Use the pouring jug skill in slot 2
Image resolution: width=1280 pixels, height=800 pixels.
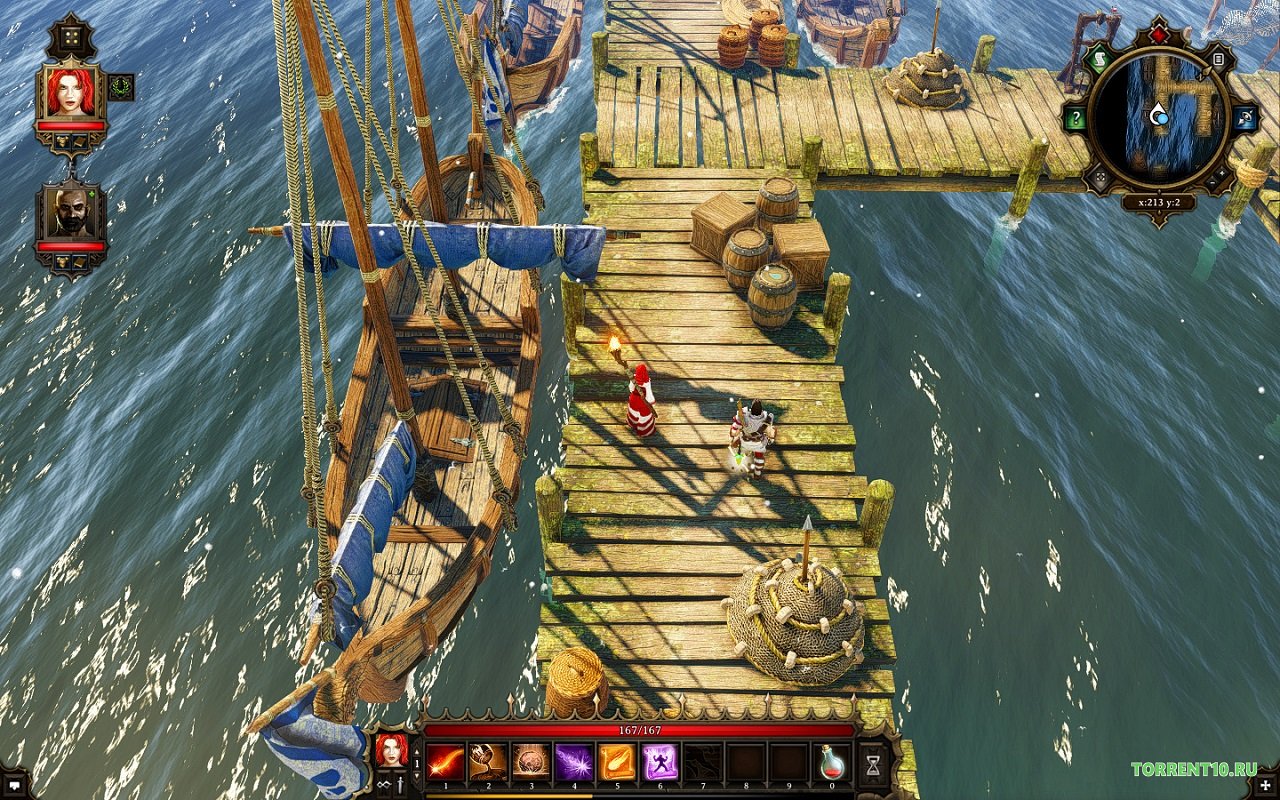pyautogui.click(x=487, y=762)
